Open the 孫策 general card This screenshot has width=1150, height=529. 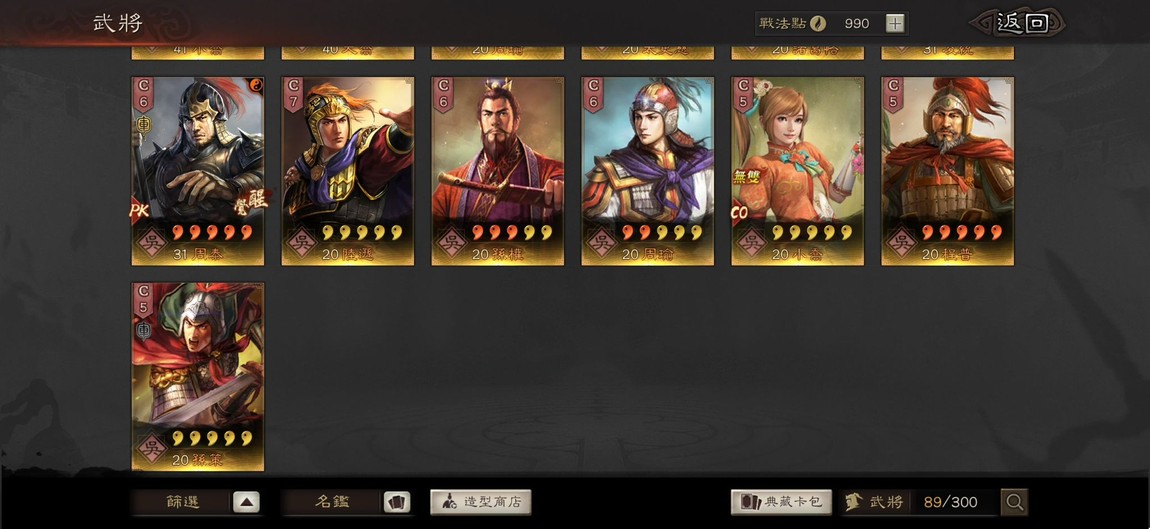(x=198, y=375)
